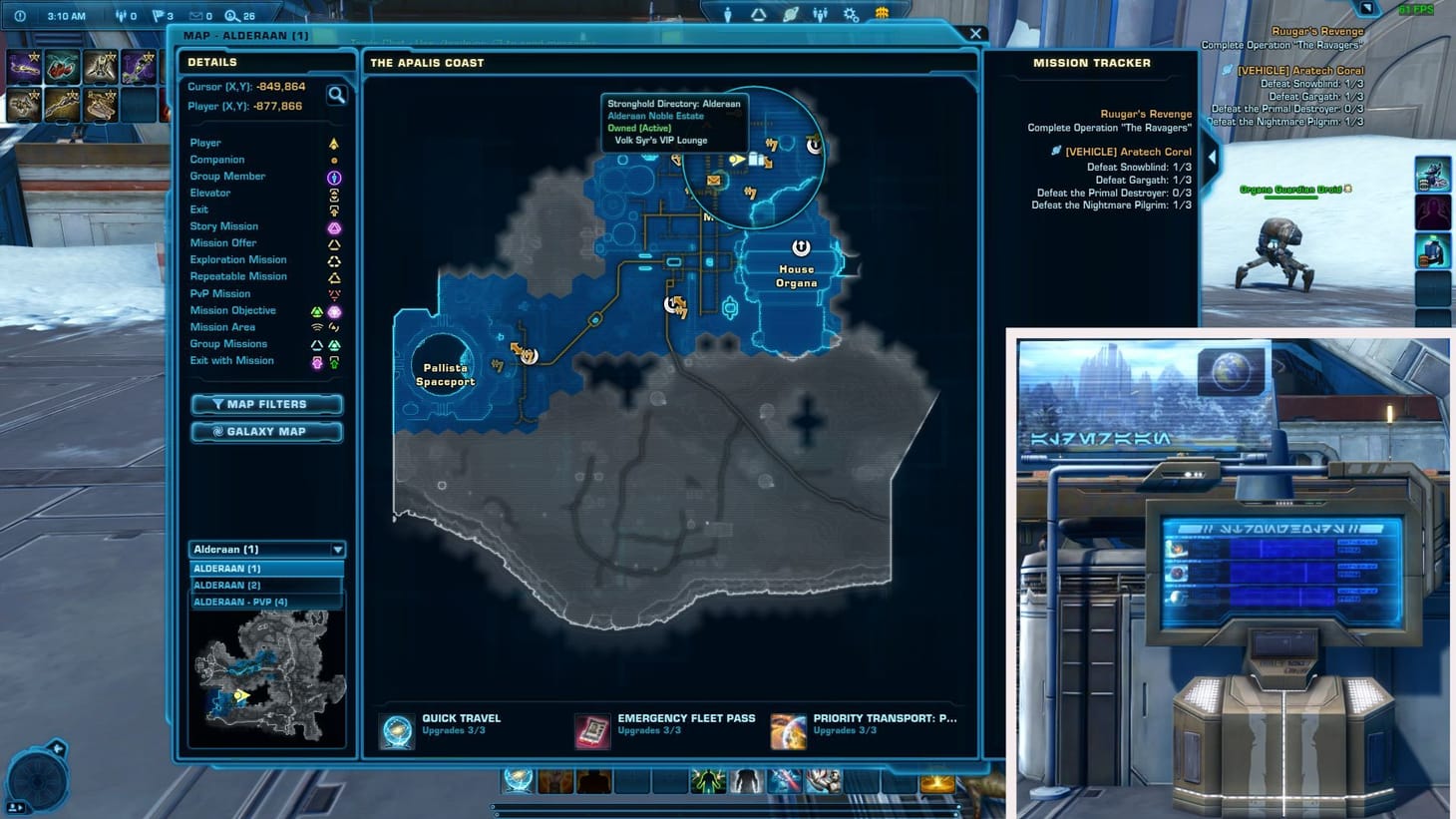Click the GALAXY MAP button
The height and width of the screenshot is (819, 1456).
point(266,431)
